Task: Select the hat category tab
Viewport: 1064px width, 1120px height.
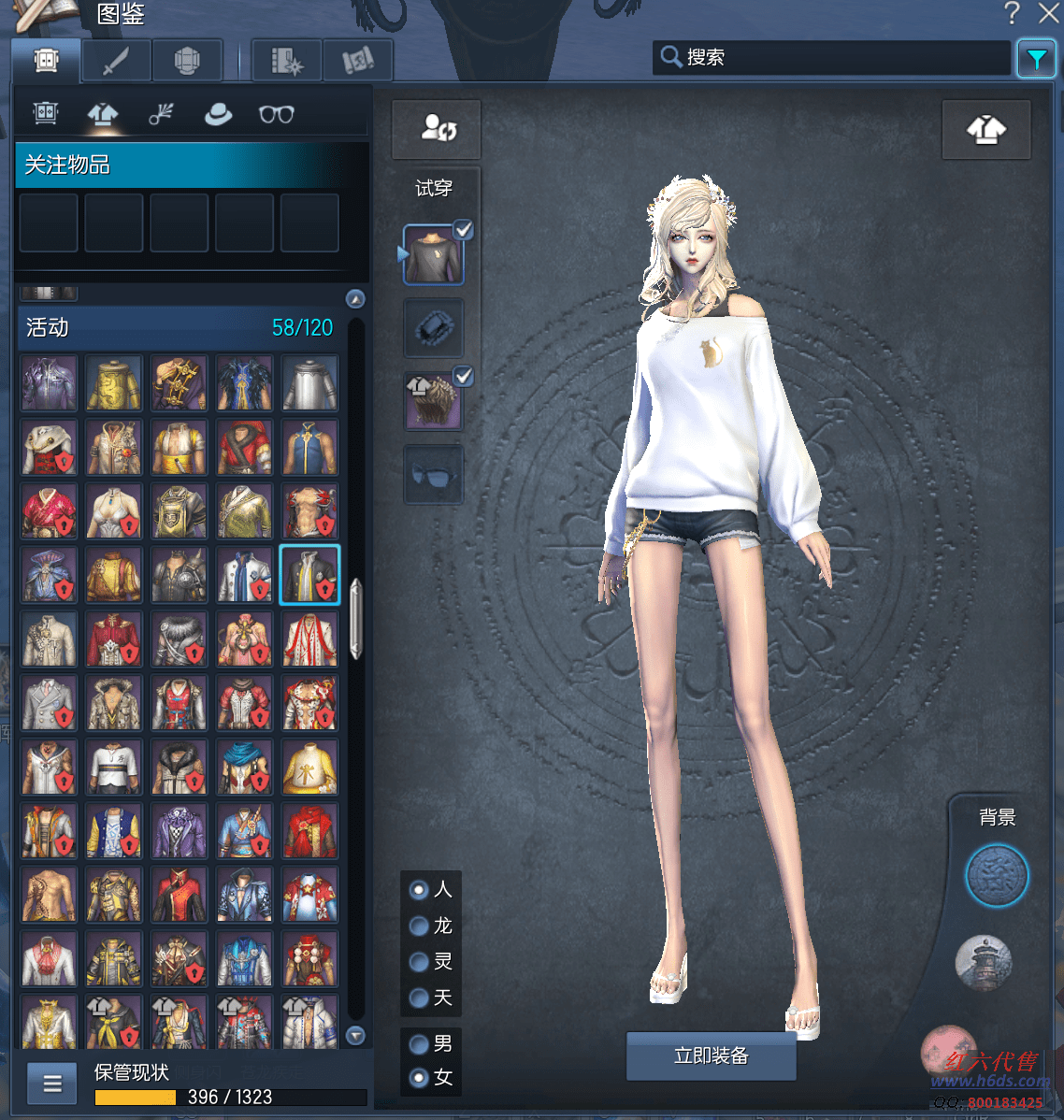Action: (218, 114)
